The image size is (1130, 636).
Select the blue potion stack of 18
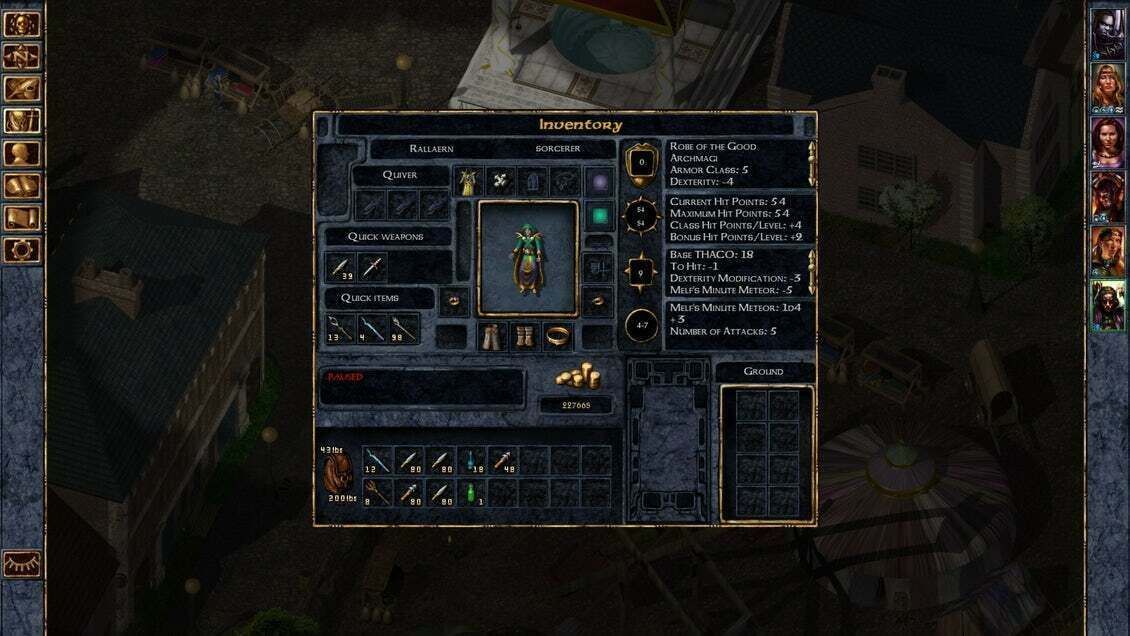[x=470, y=461]
